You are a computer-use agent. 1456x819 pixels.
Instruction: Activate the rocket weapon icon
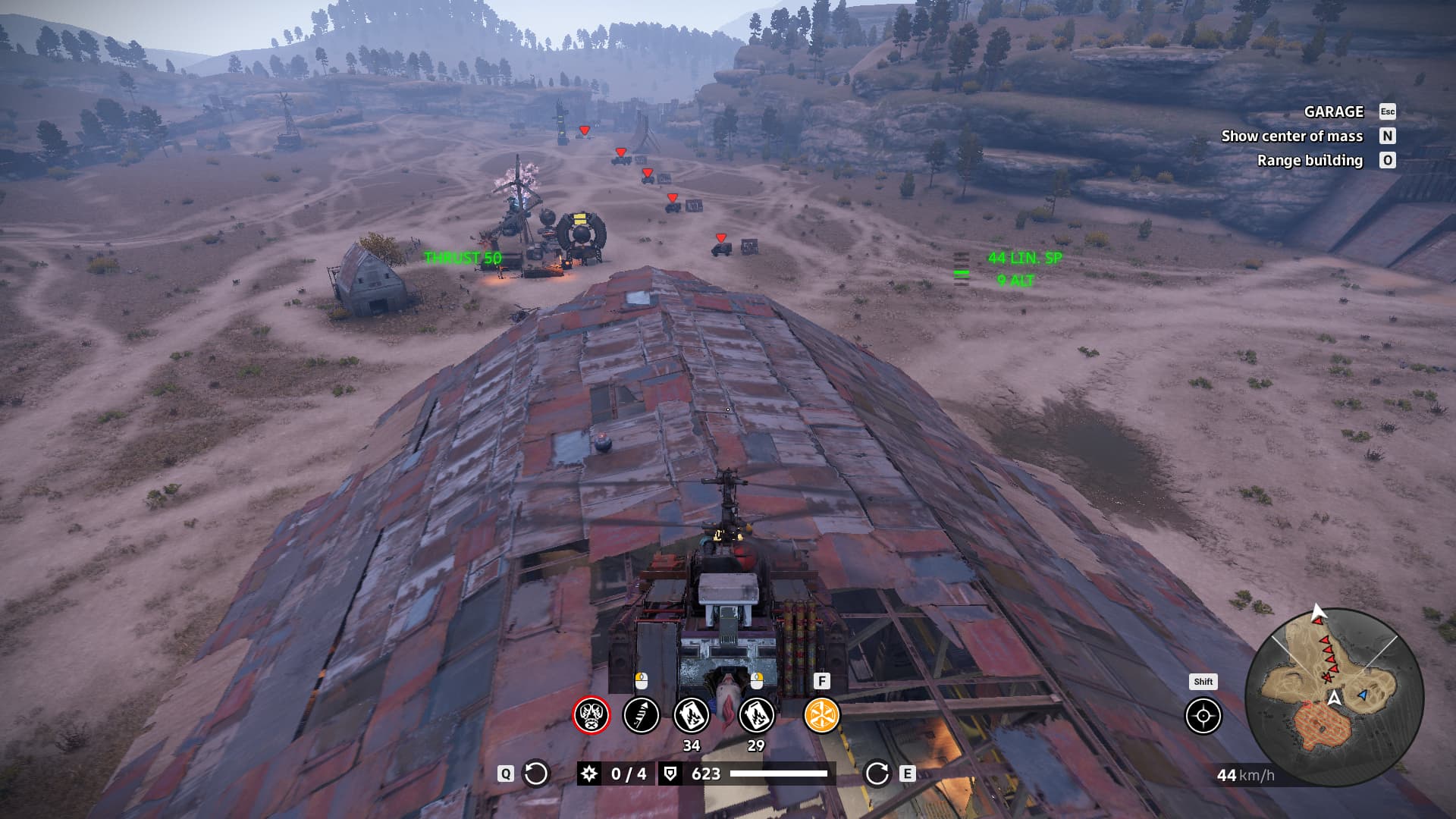(641, 715)
